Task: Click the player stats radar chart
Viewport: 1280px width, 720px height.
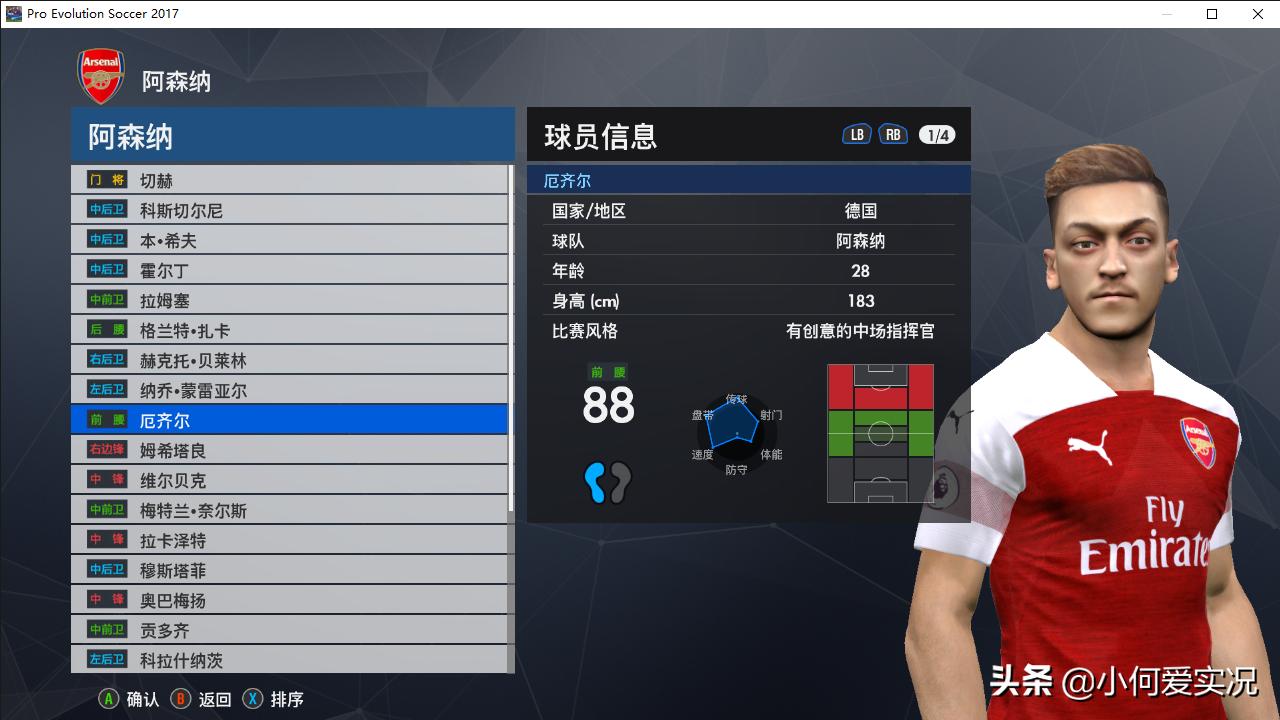Action: point(737,432)
